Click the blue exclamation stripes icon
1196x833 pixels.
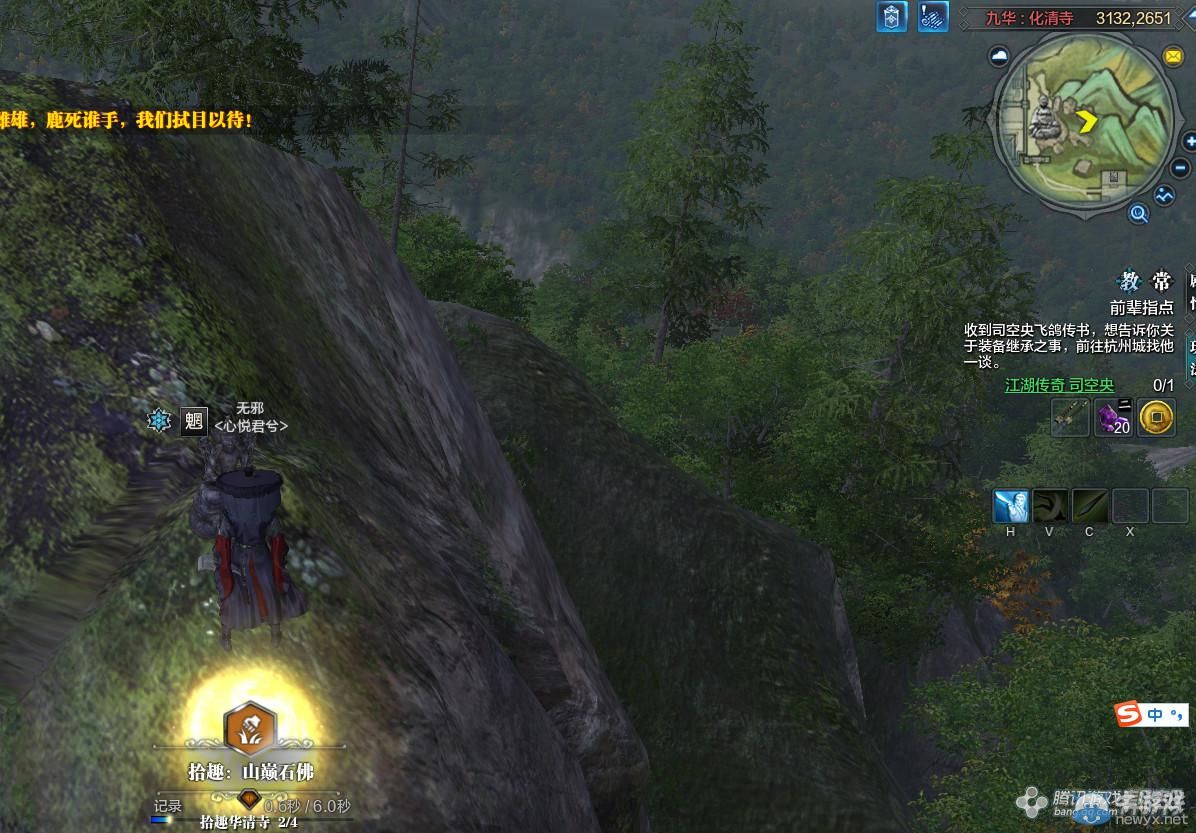(x=934, y=17)
